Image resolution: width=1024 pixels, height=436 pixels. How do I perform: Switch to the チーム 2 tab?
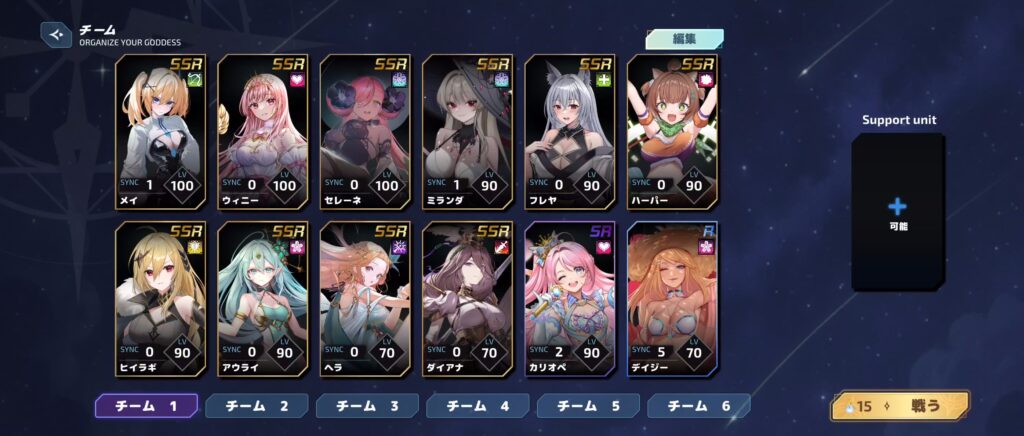[x=257, y=406]
